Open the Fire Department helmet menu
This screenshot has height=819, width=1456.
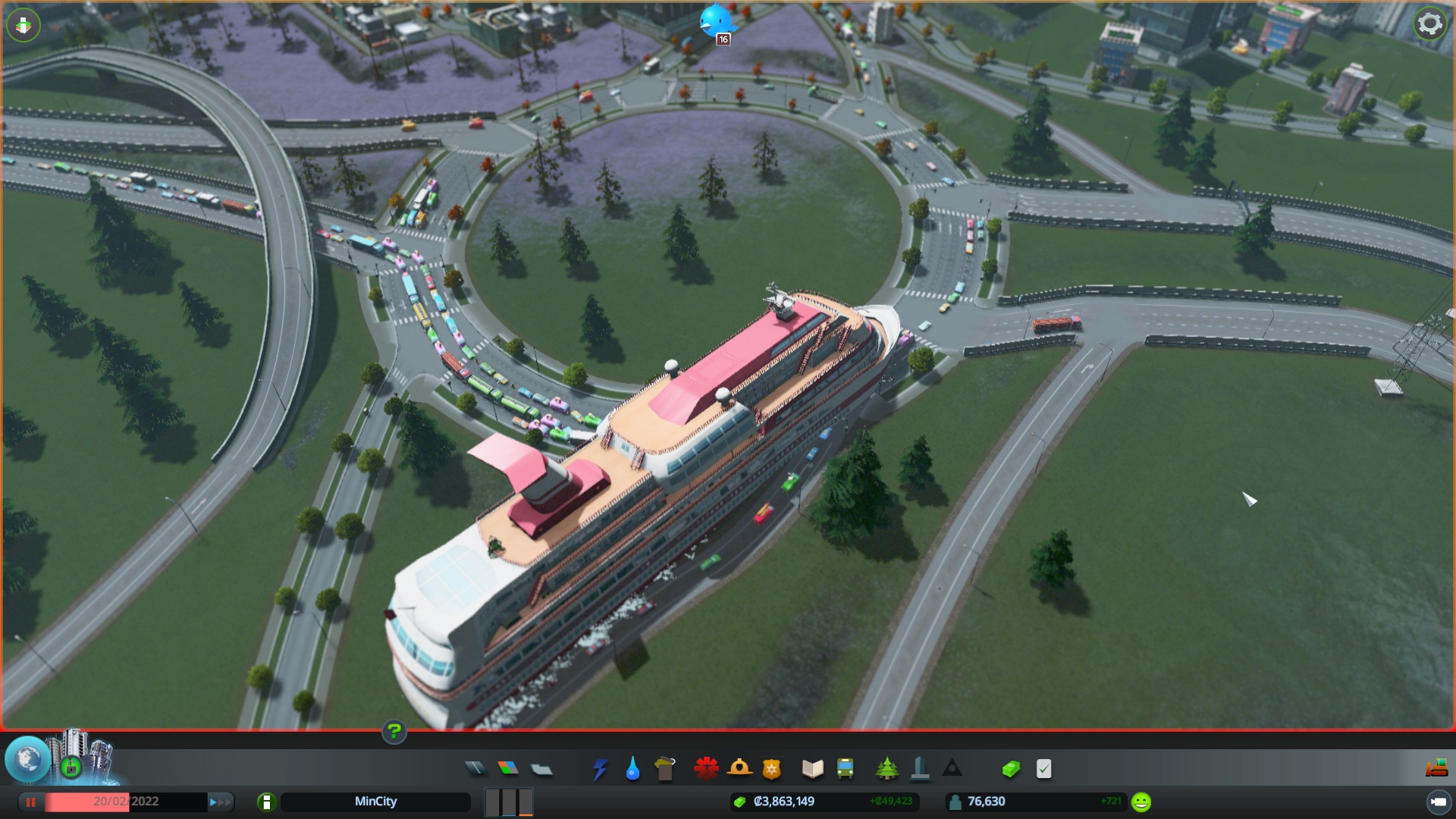coord(739,769)
